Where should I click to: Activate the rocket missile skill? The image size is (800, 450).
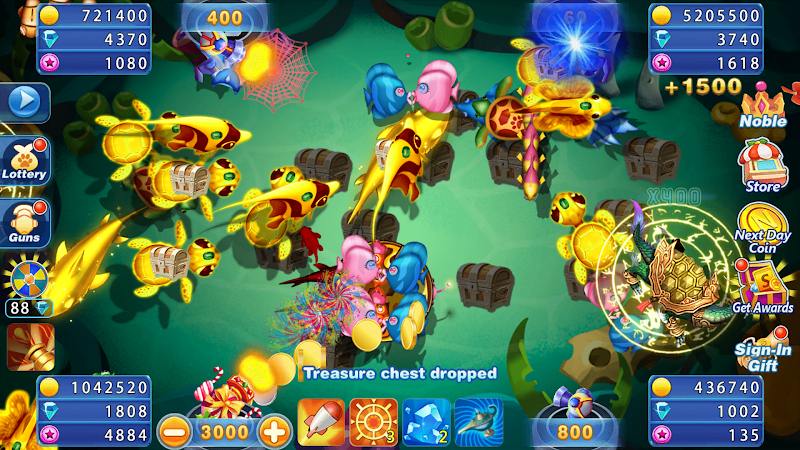(321, 422)
